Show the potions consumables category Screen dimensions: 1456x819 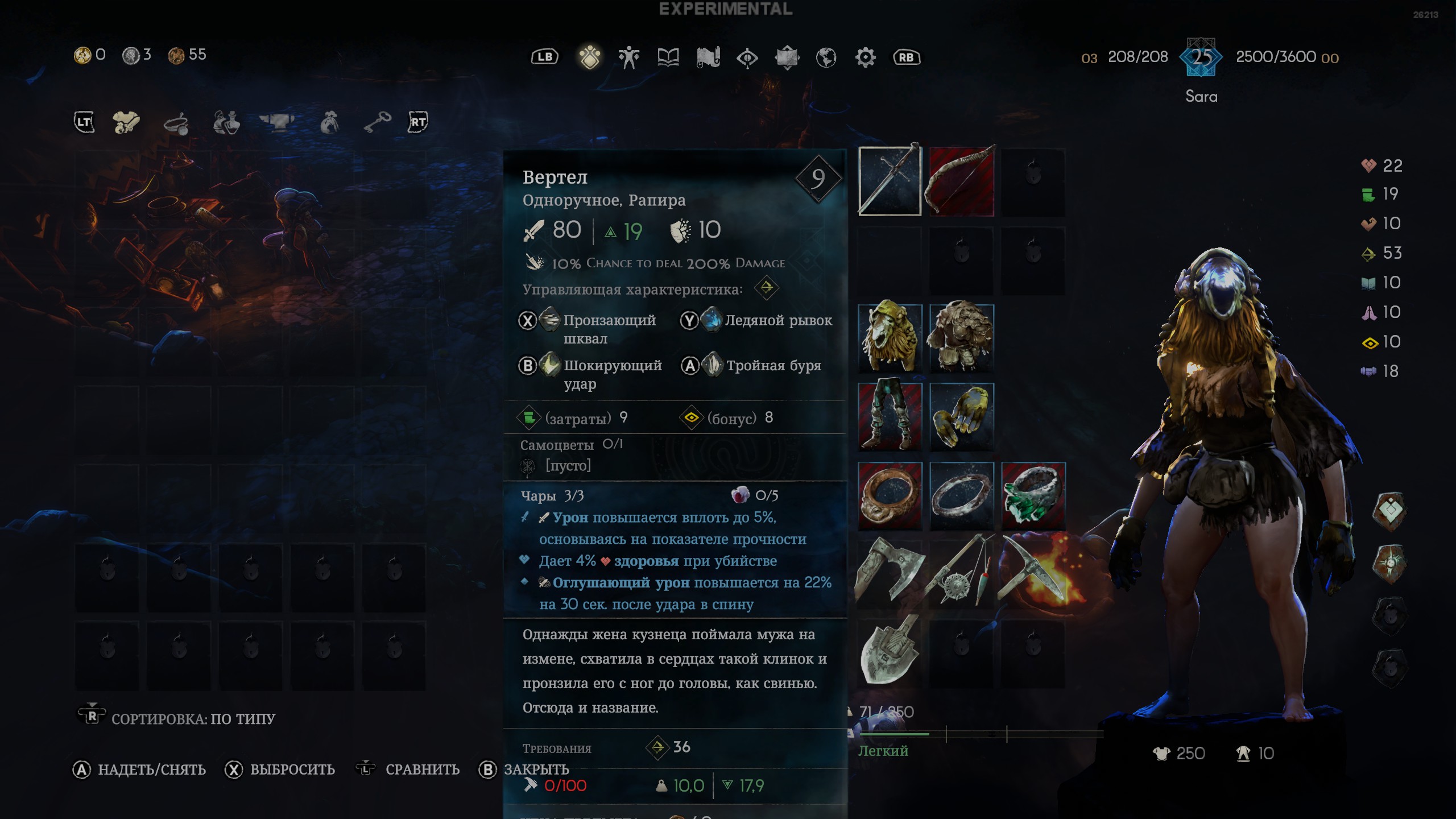point(226,123)
